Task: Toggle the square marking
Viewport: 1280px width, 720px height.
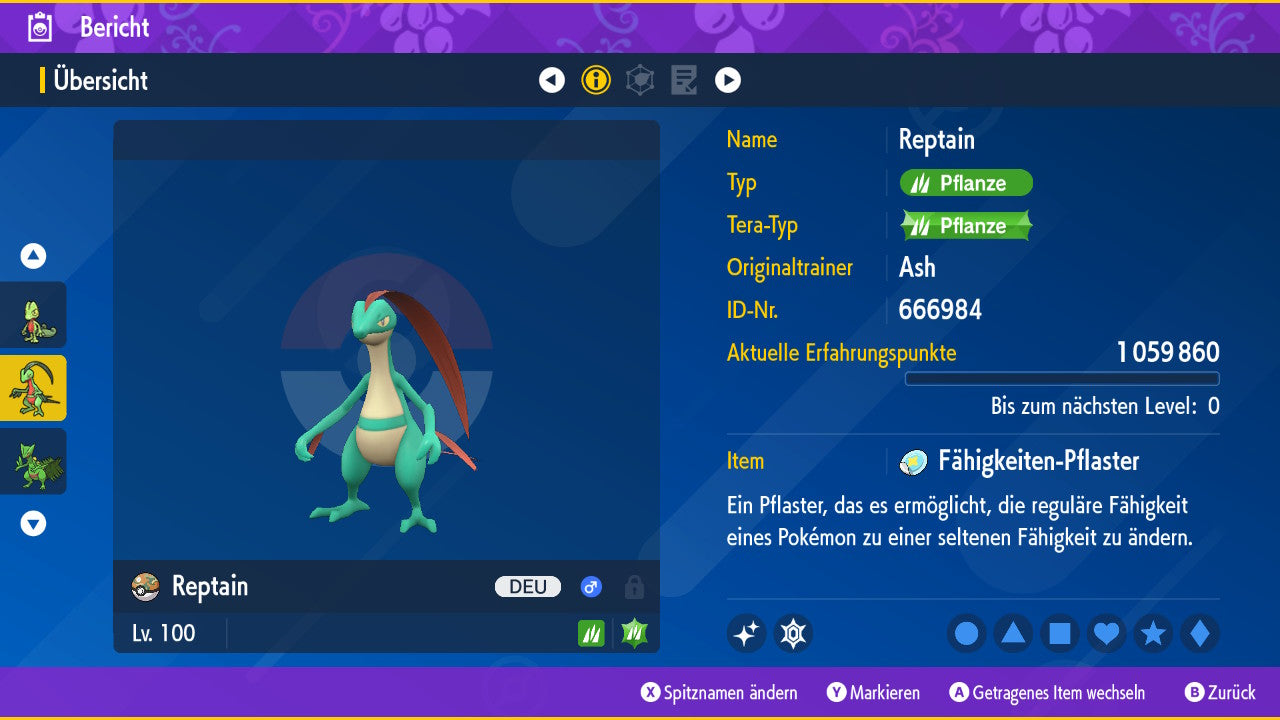Action: (1060, 633)
